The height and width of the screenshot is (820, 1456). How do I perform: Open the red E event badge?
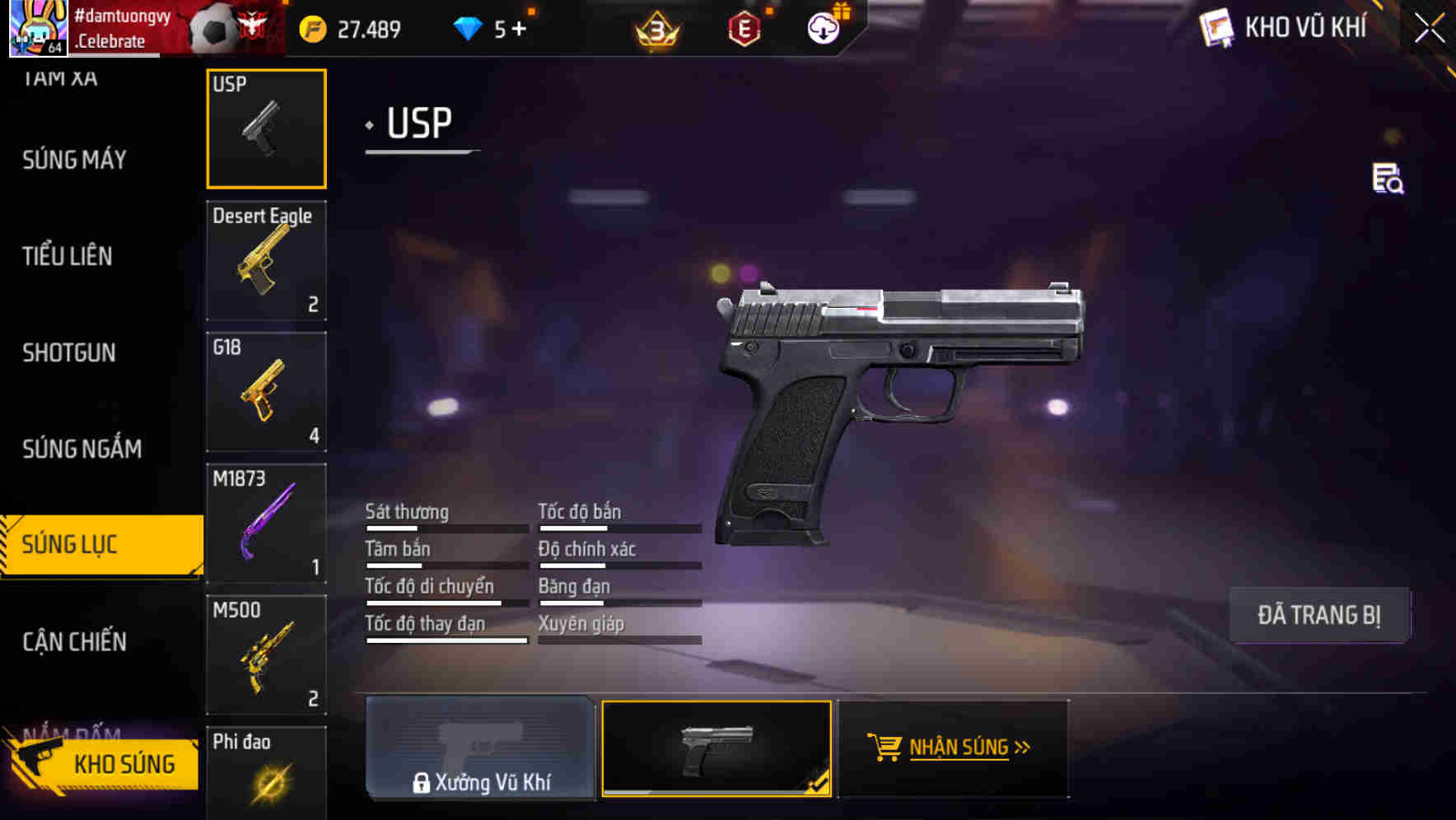(x=744, y=30)
